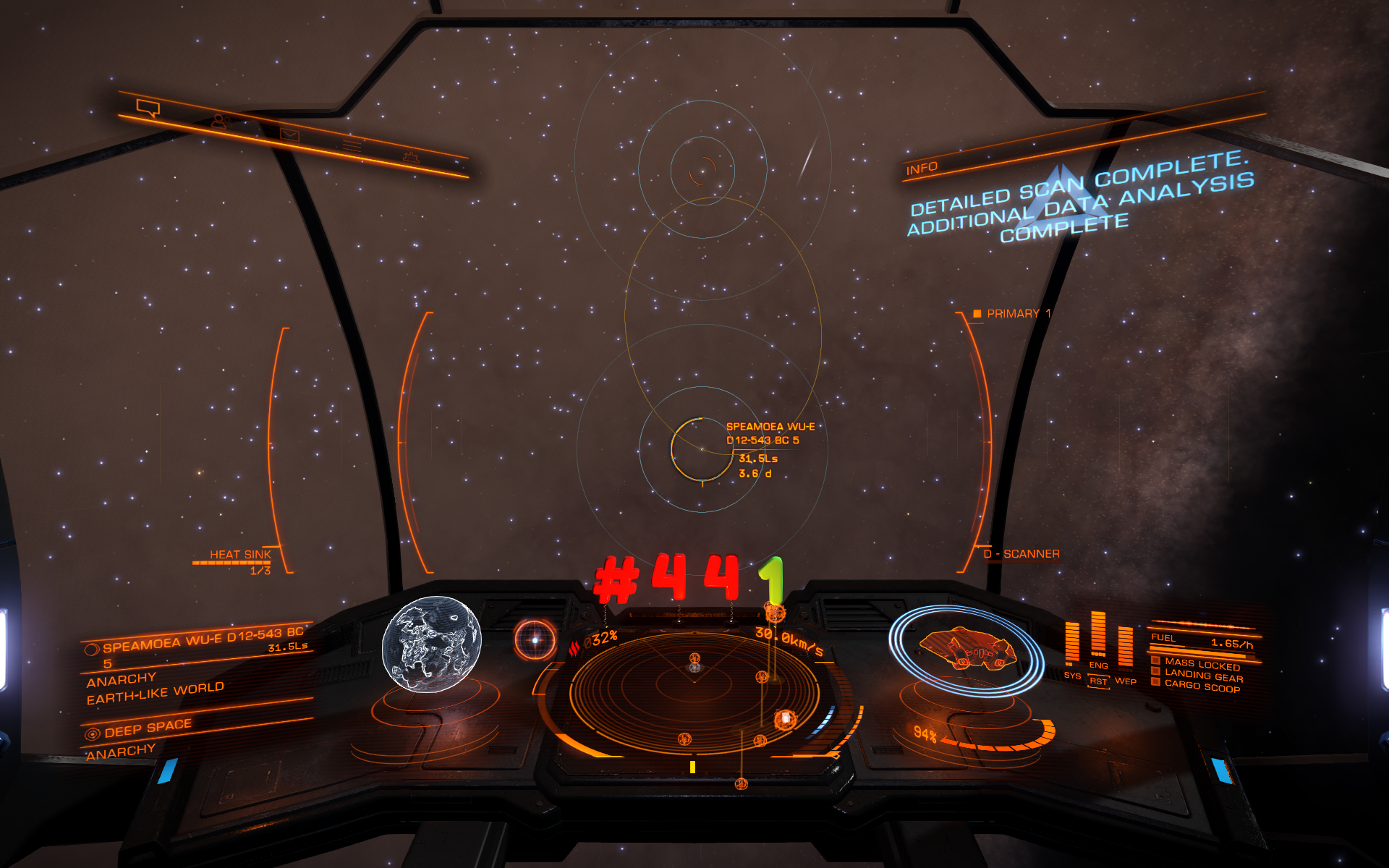Select the three-line list icon
Image resolution: width=1389 pixels, height=868 pixels.
point(352,146)
